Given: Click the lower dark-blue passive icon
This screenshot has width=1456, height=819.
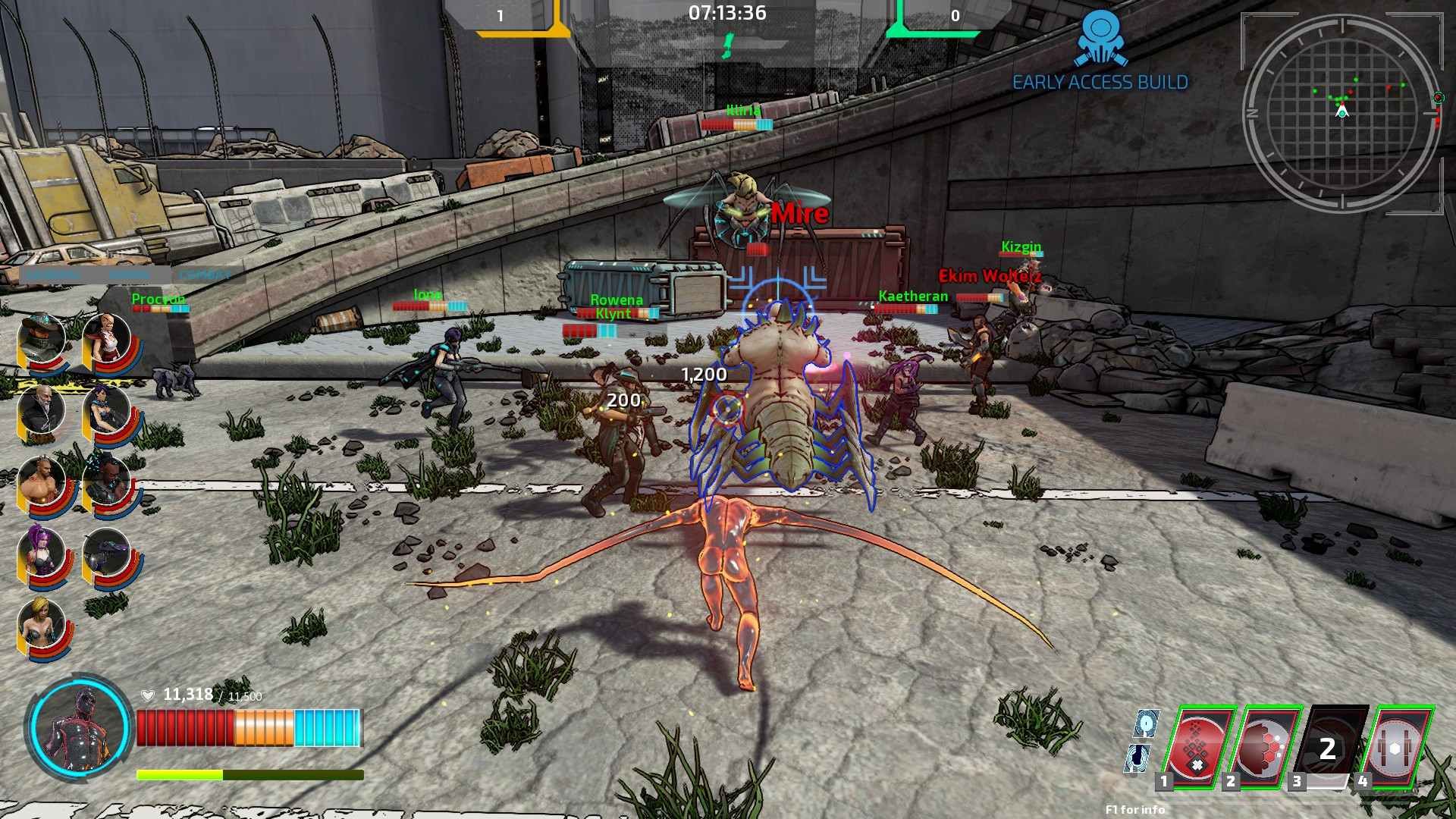Looking at the screenshot, I should coord(1138,758).
